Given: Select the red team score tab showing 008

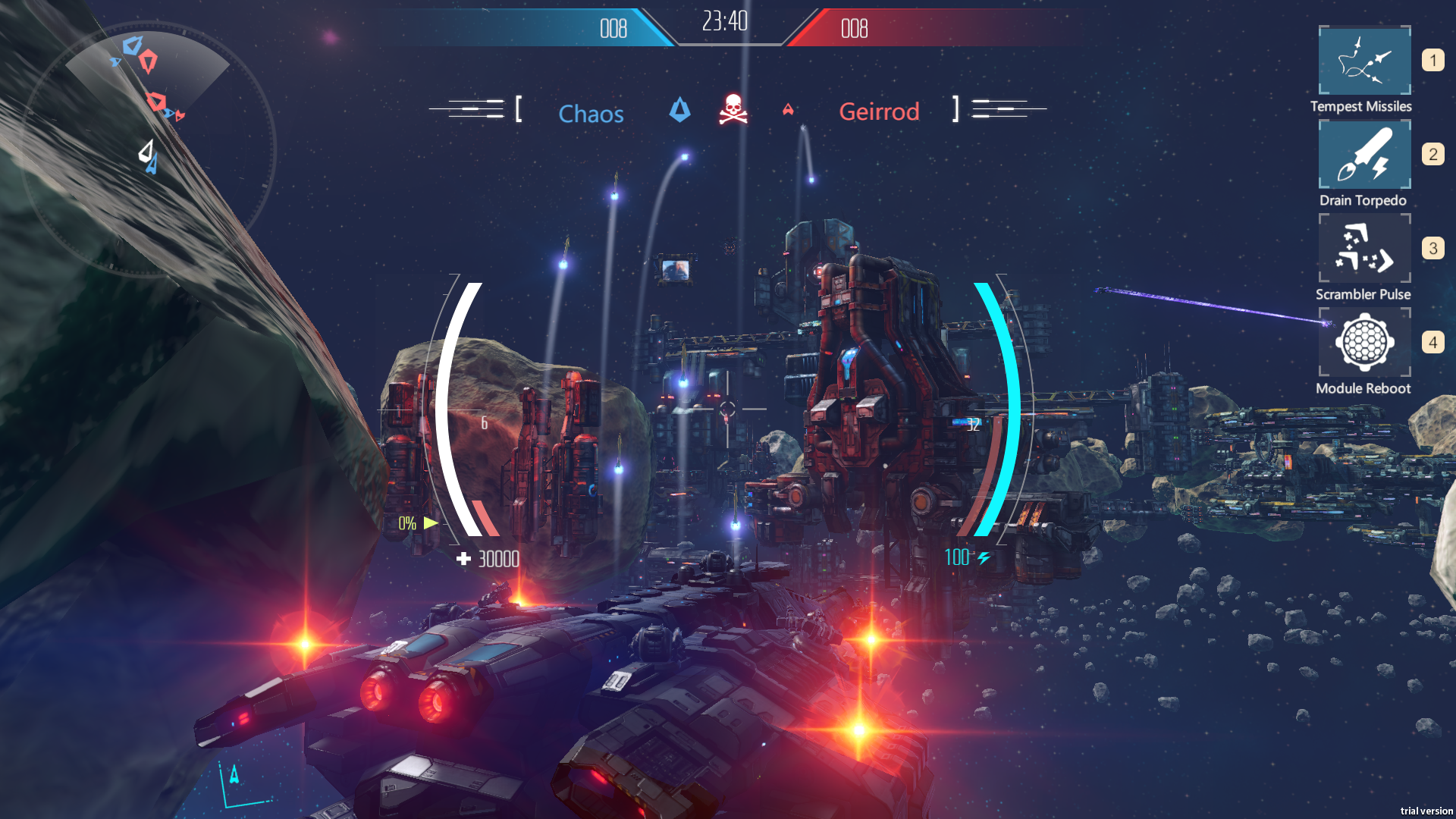Looking at the screenshot, I should tap(853, 29).
